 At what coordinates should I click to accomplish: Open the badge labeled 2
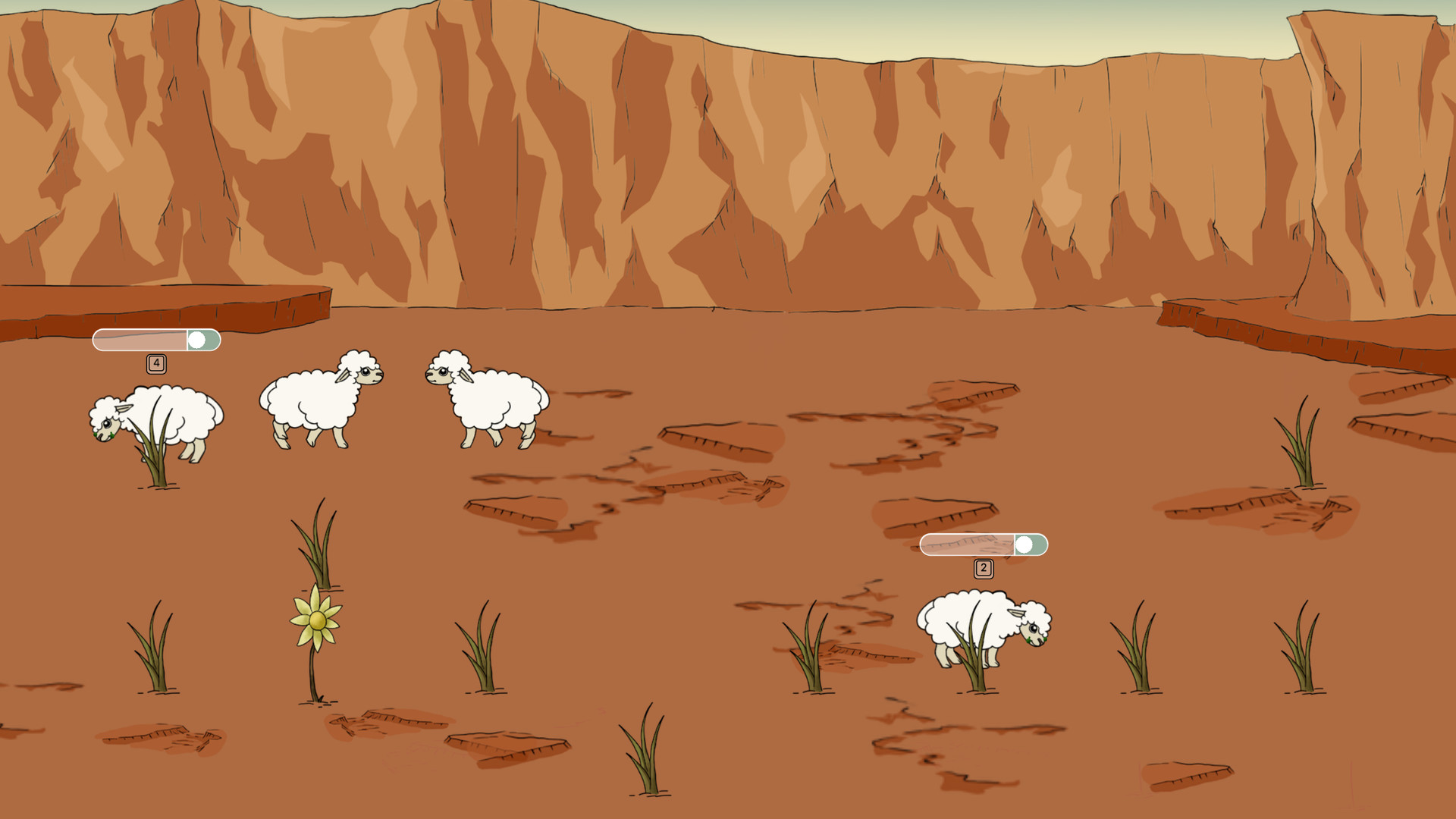(984, 566)
